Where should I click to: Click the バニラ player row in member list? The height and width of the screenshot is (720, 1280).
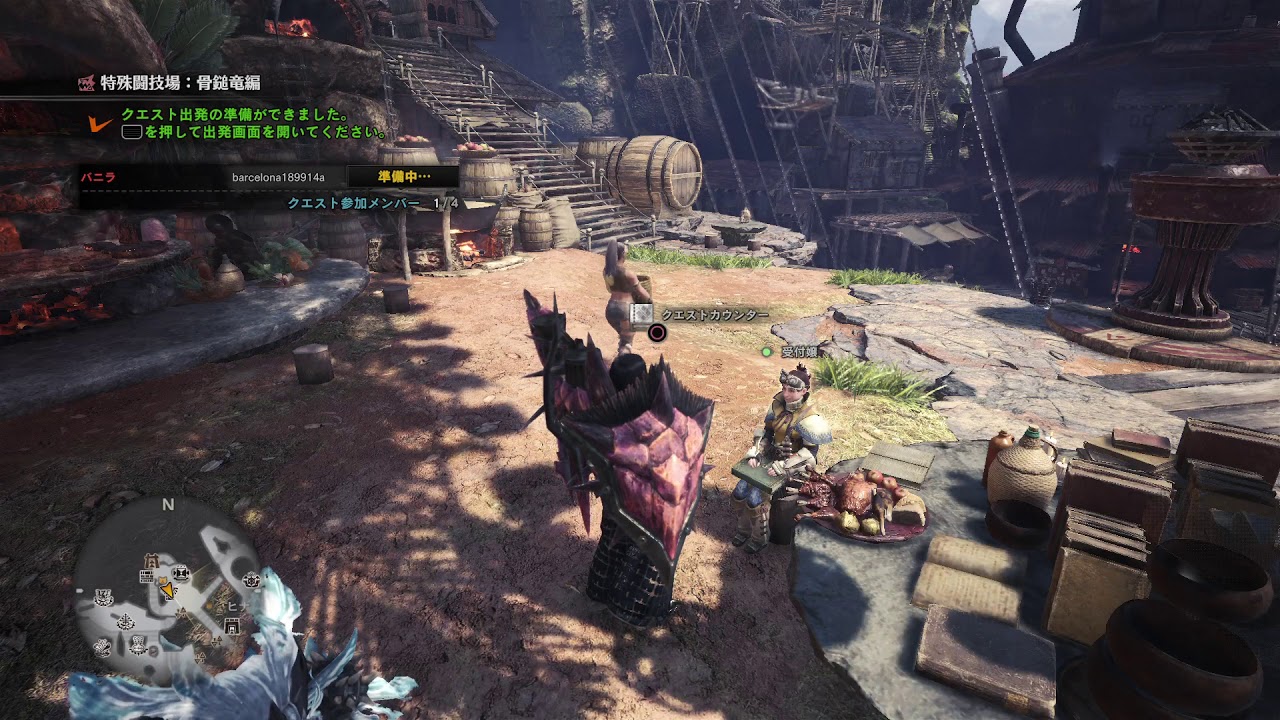(x=267, y=177)
